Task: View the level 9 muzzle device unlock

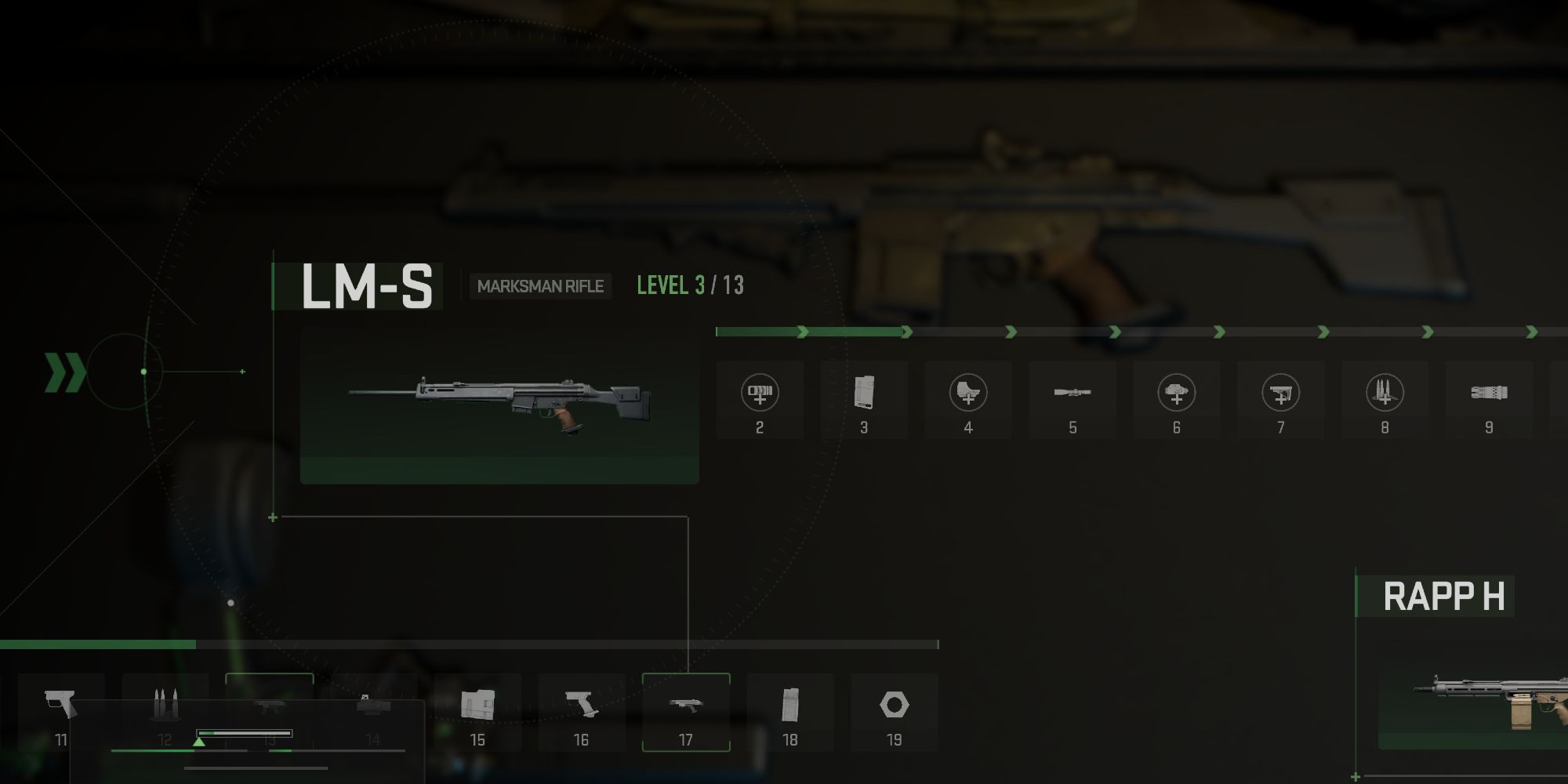Action: (x=1489, y=401)
